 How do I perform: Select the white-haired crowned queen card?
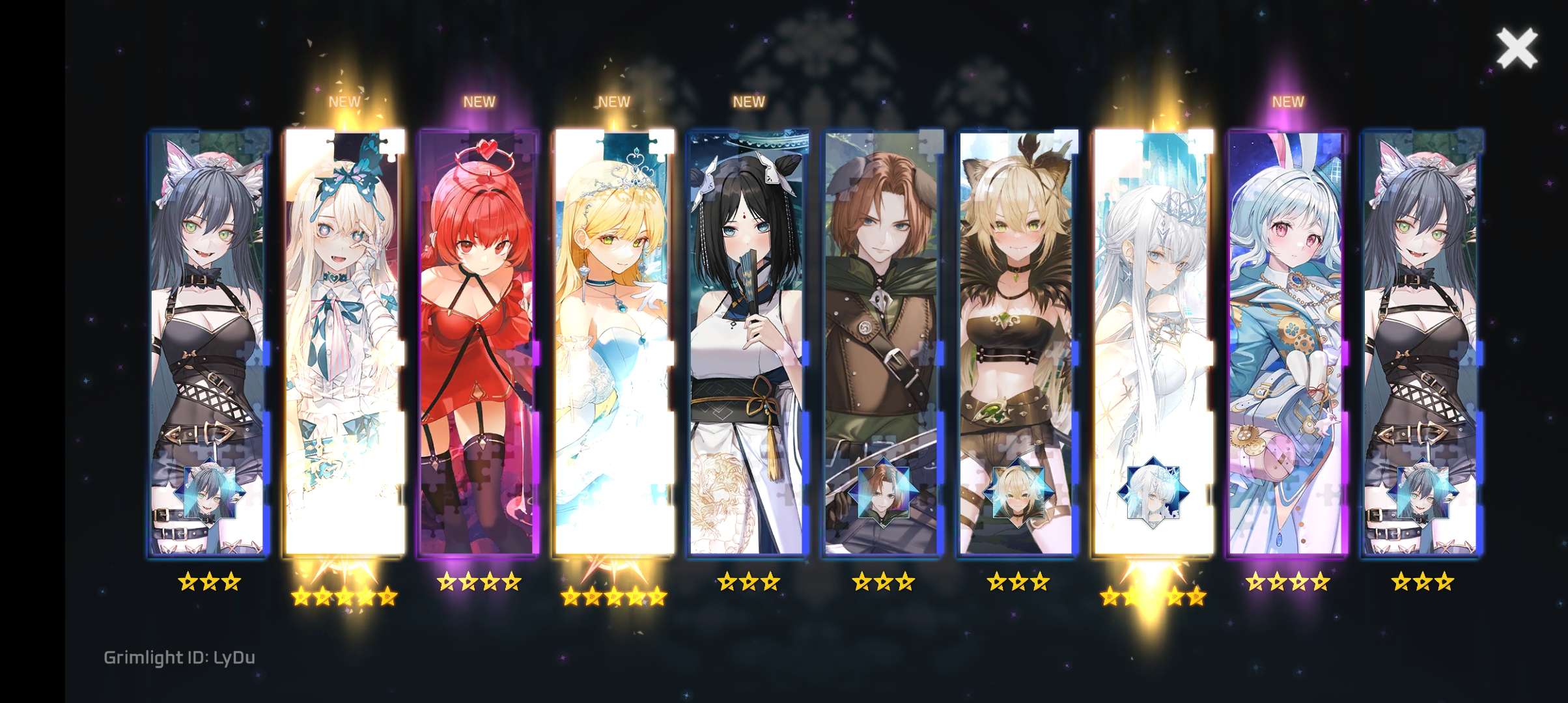[x=1153, y=342]
